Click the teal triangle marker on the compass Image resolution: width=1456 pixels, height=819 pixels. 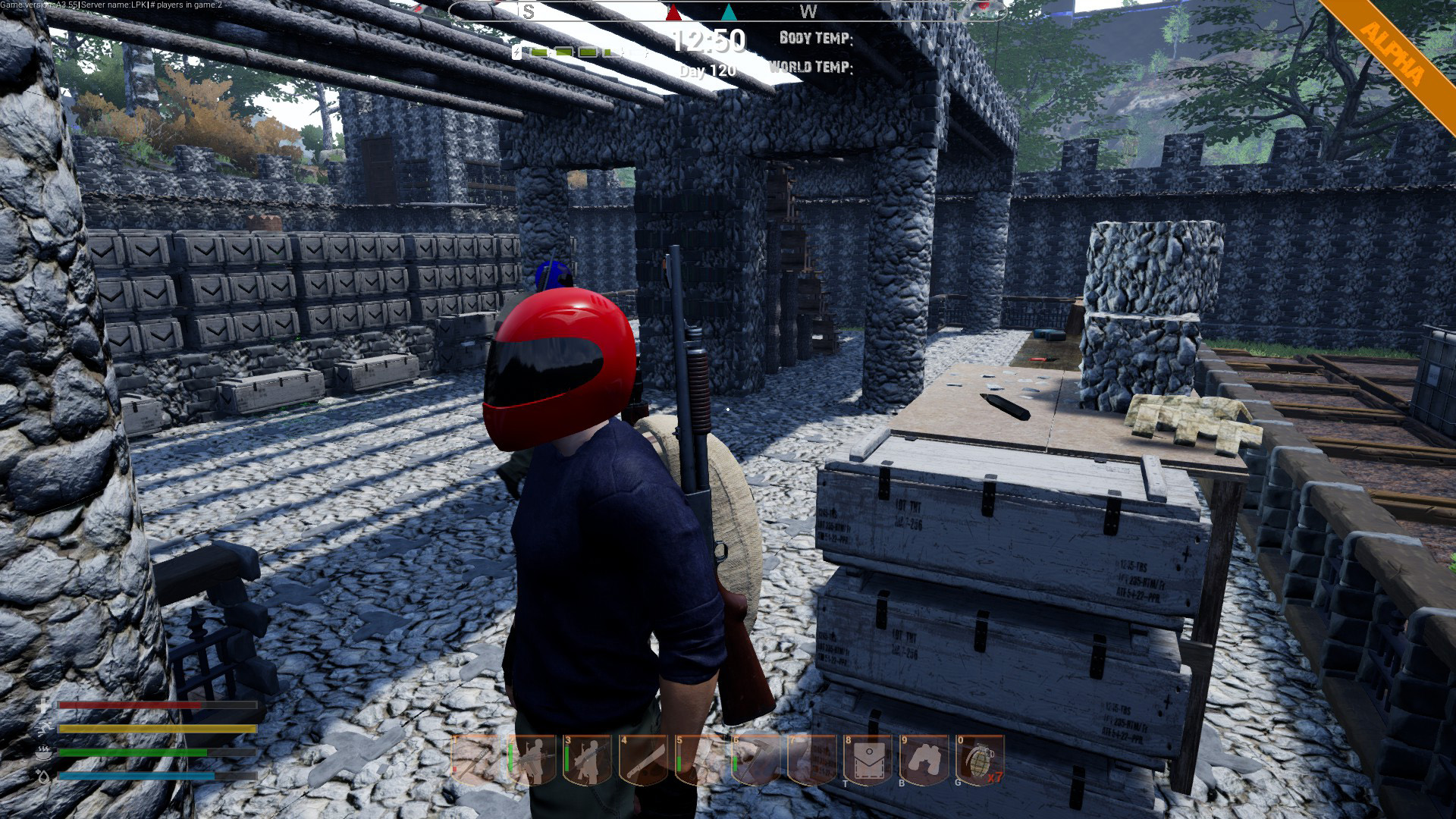pos(730,11)
